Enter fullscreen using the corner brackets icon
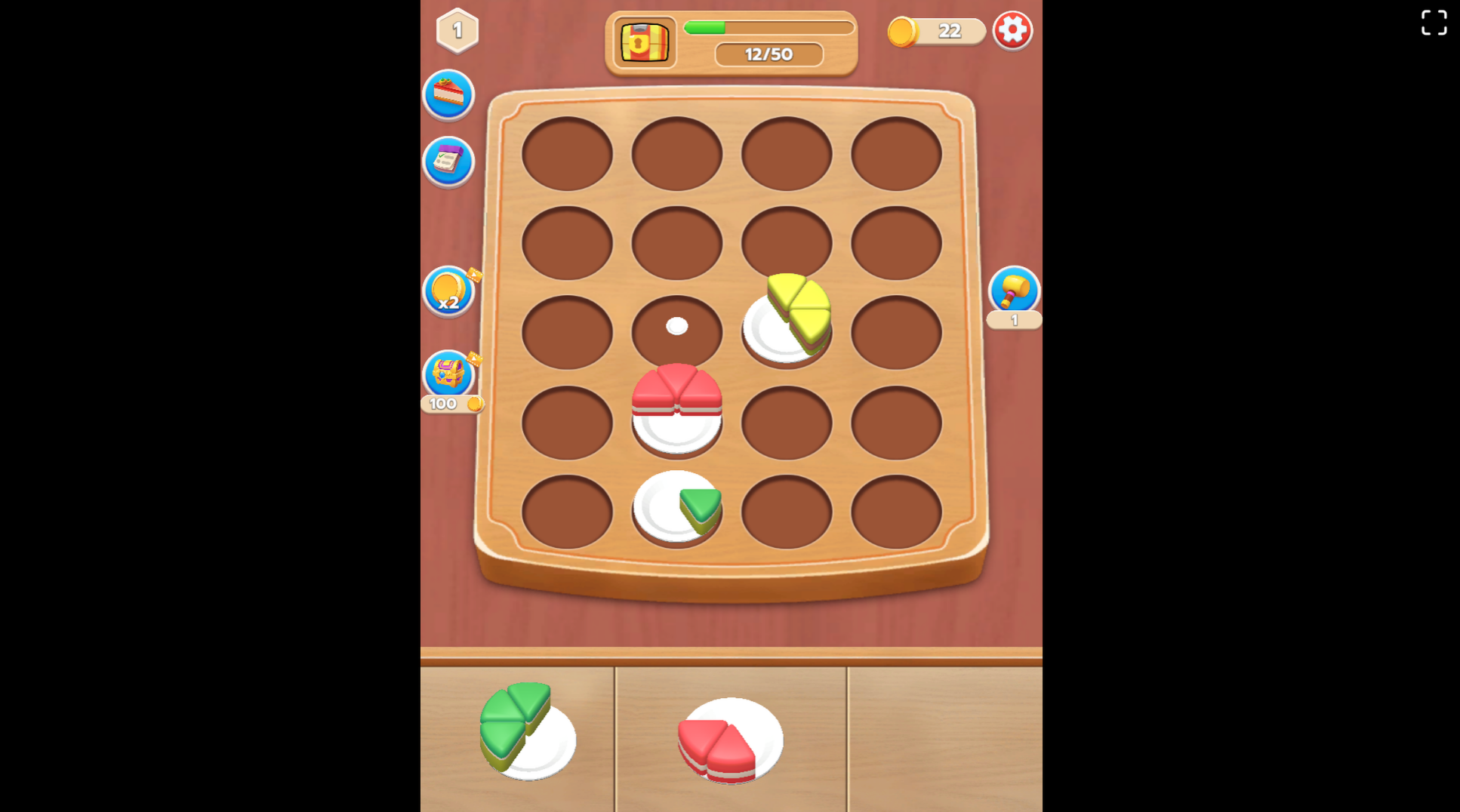 1433,23
